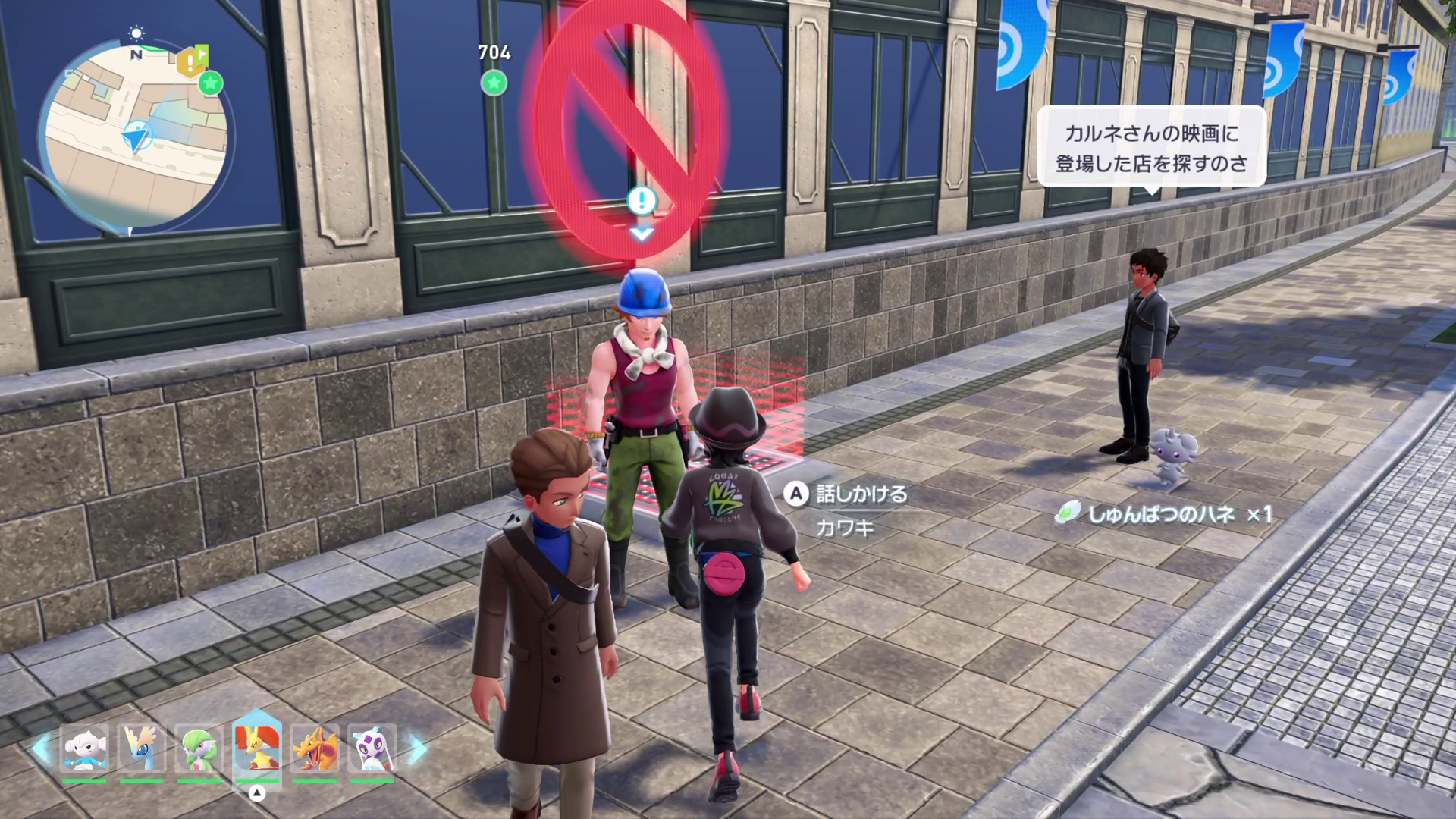Screen dimensions: 1456x819
Task: Choose the Meditite party slot
Action: pos(84,748)
